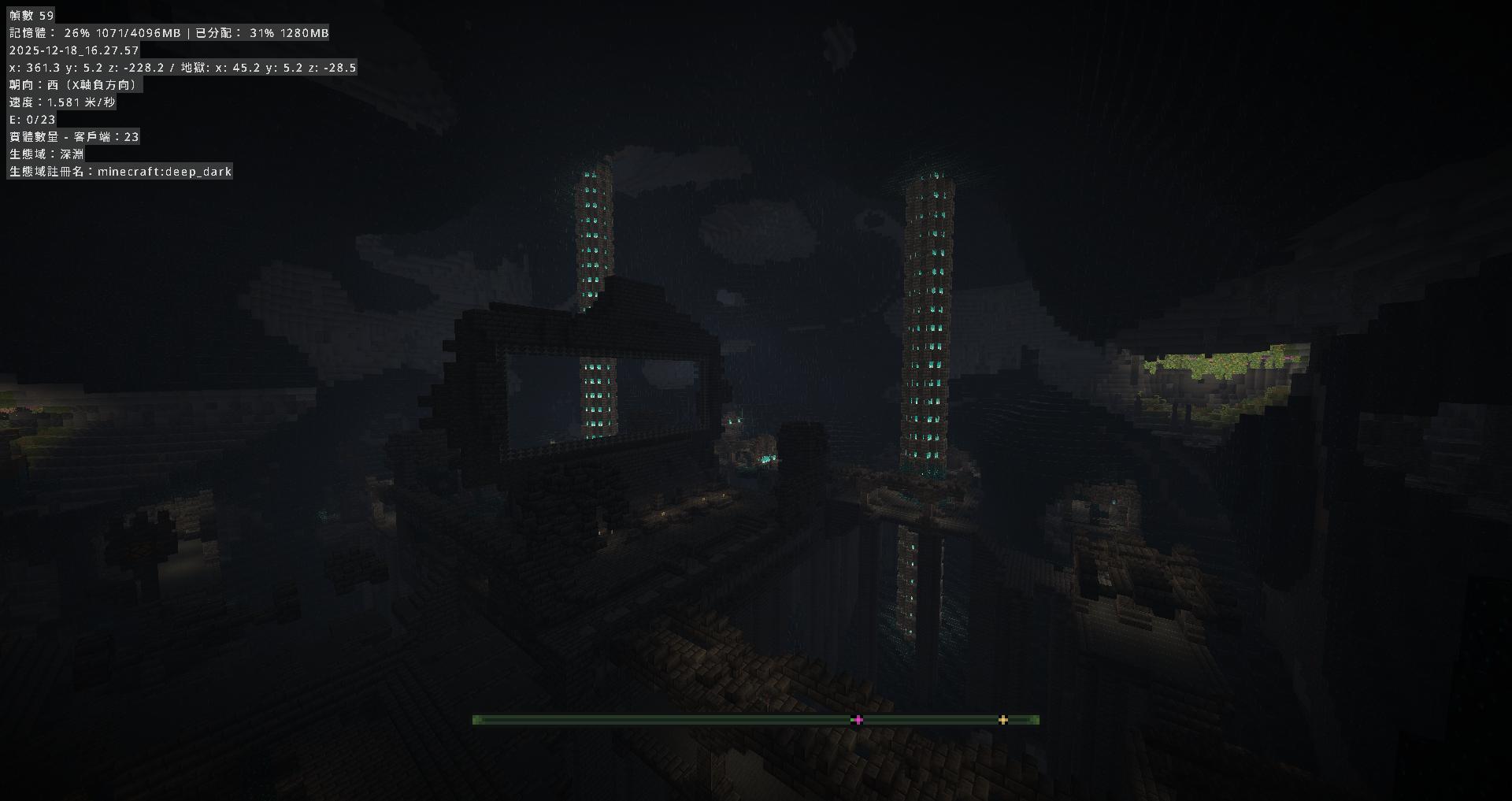Click the pink player marker on the locator bar
The height and width of the screenshot is (801, 1512).
(x=856, y=719)
